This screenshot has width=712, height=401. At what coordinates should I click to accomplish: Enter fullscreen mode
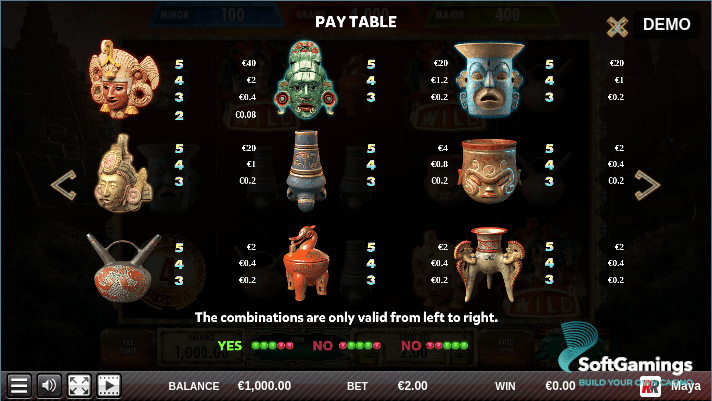[x=79, y=385]
